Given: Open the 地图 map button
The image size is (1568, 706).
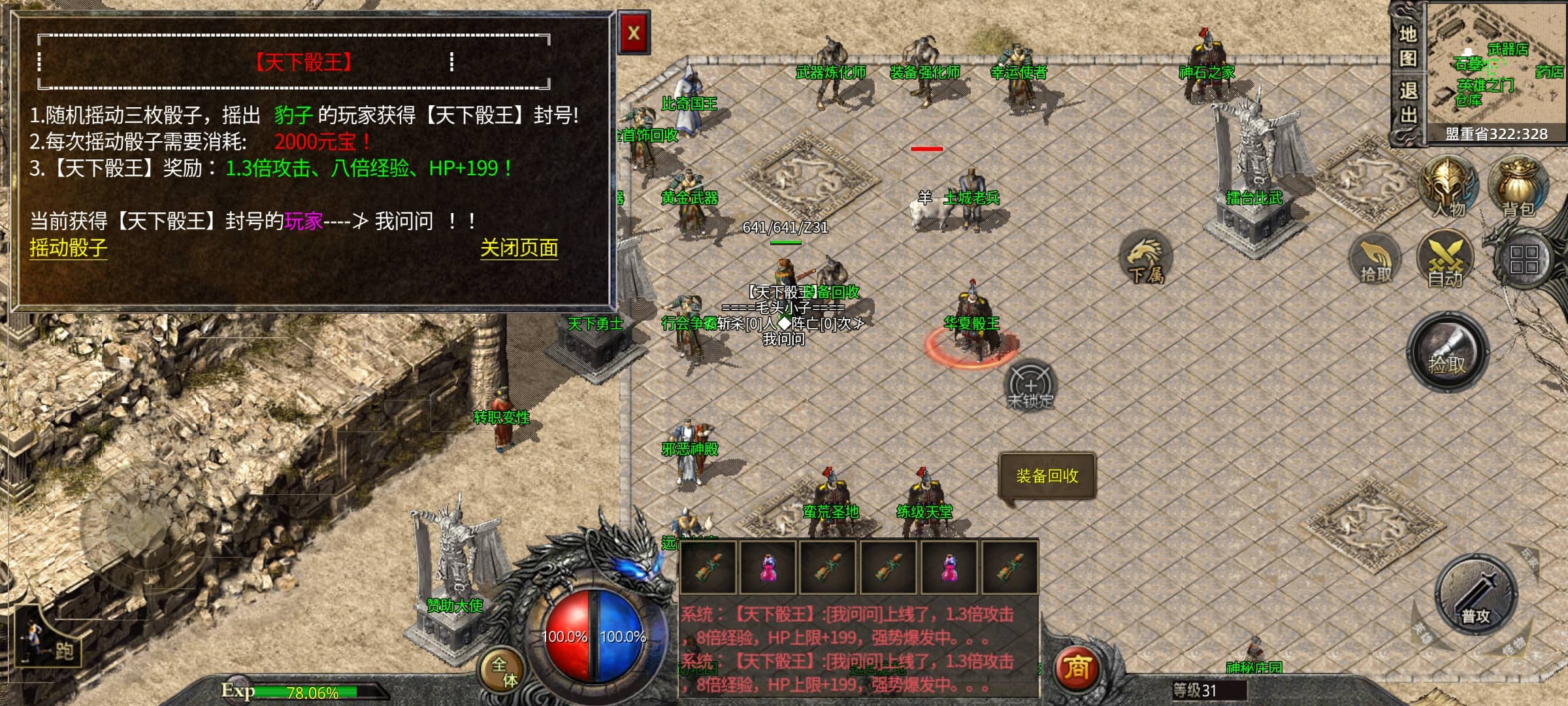Looking at the screenshot, I should point(1407,46).
